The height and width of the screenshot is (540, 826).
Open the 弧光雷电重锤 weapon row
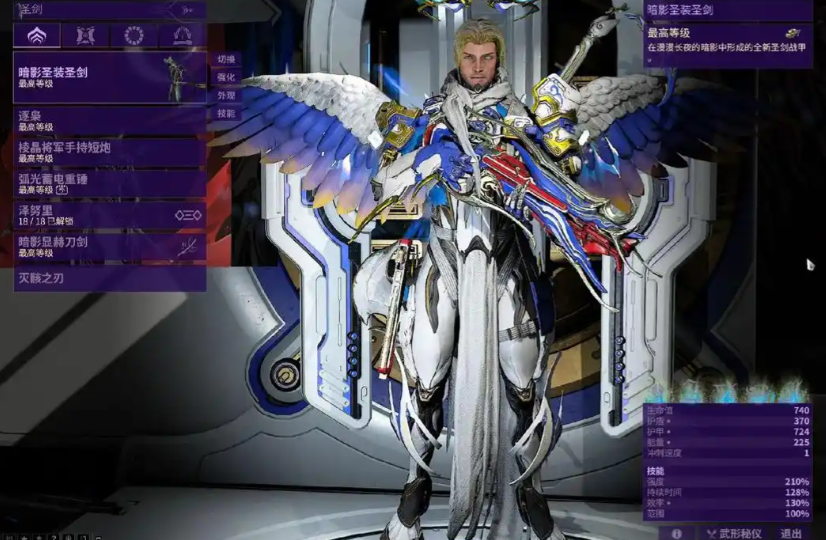point(108,183)
